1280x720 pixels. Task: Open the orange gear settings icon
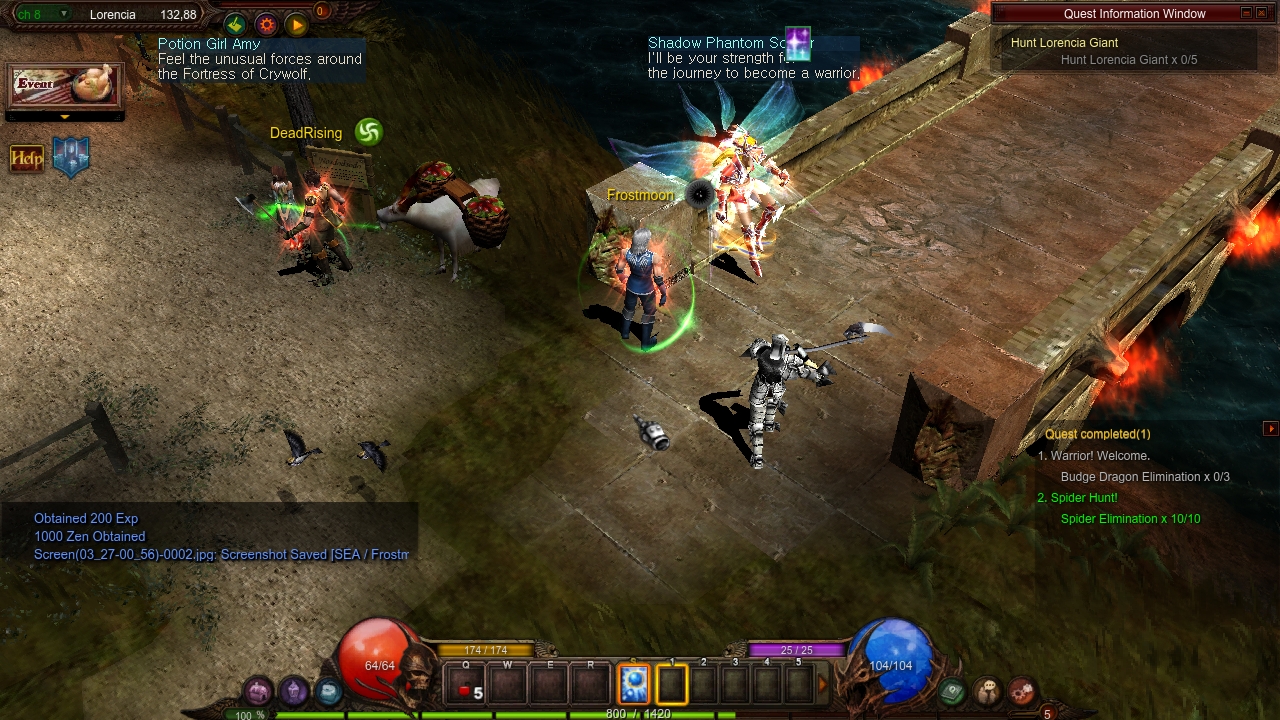tap(266, 24)
